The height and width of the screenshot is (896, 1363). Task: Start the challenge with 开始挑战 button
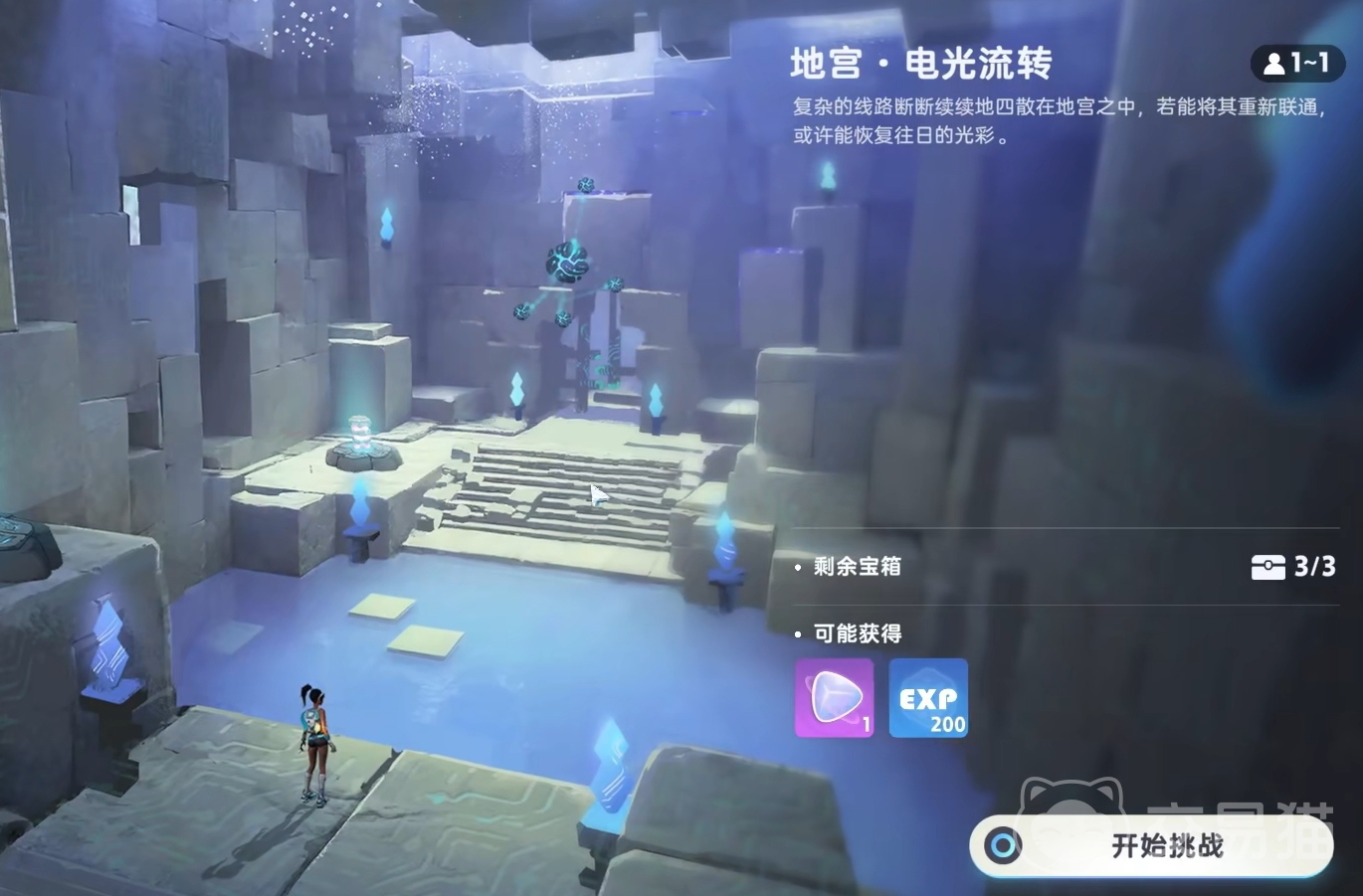[1151, 845]
